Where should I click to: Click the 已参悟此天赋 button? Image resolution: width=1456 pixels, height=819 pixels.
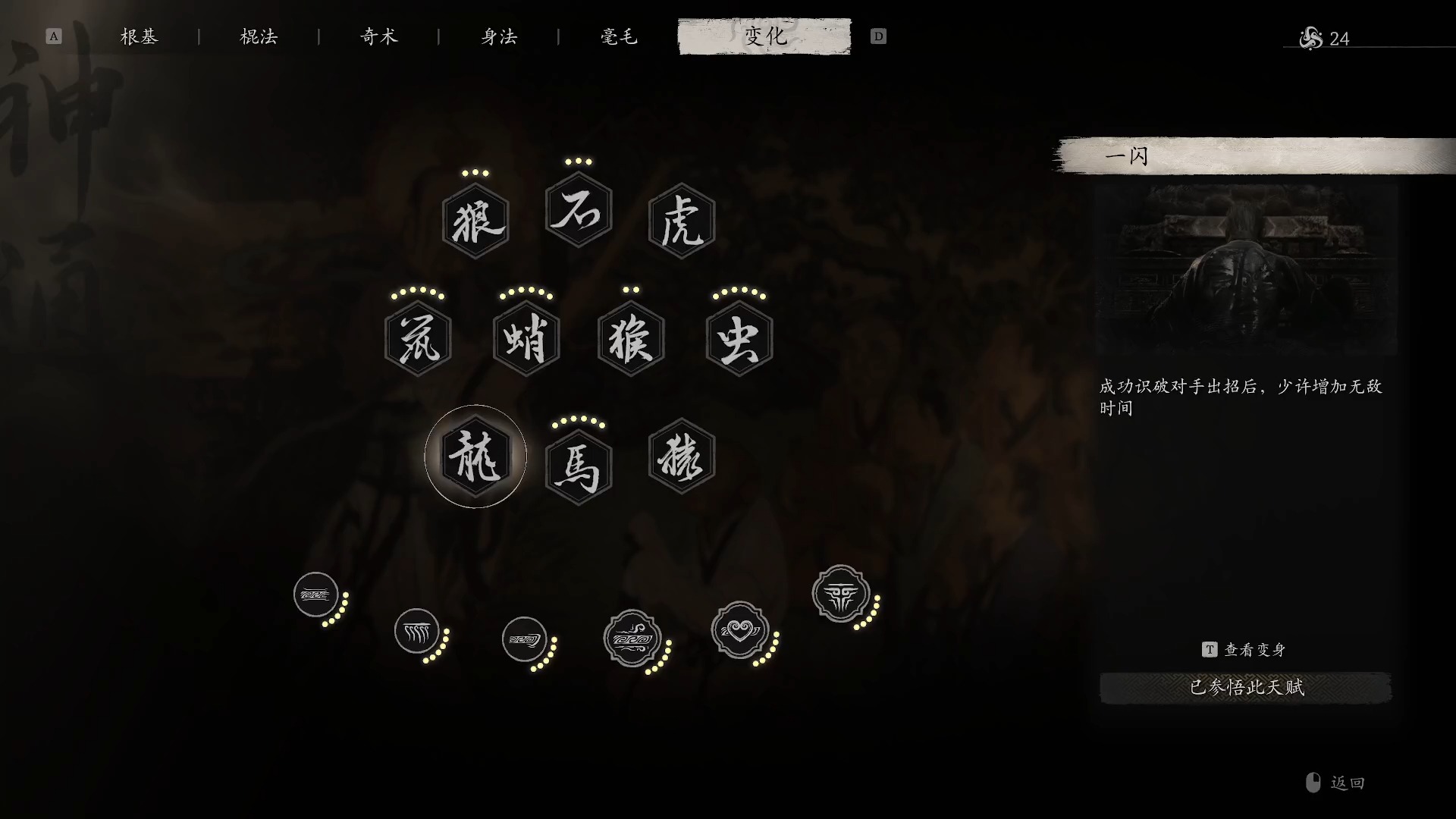pos(1247,689)
